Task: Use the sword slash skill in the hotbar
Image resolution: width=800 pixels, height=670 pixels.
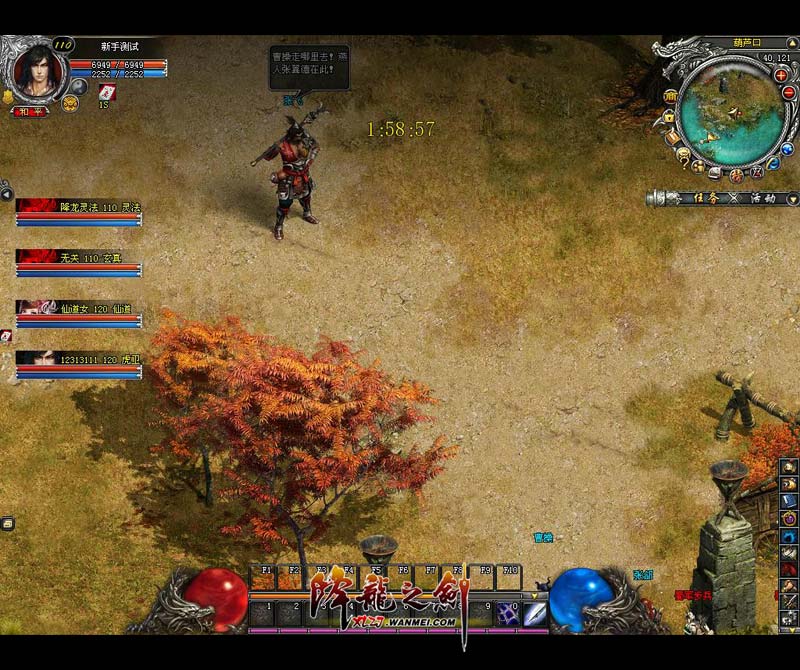Action: coord(534,613)
